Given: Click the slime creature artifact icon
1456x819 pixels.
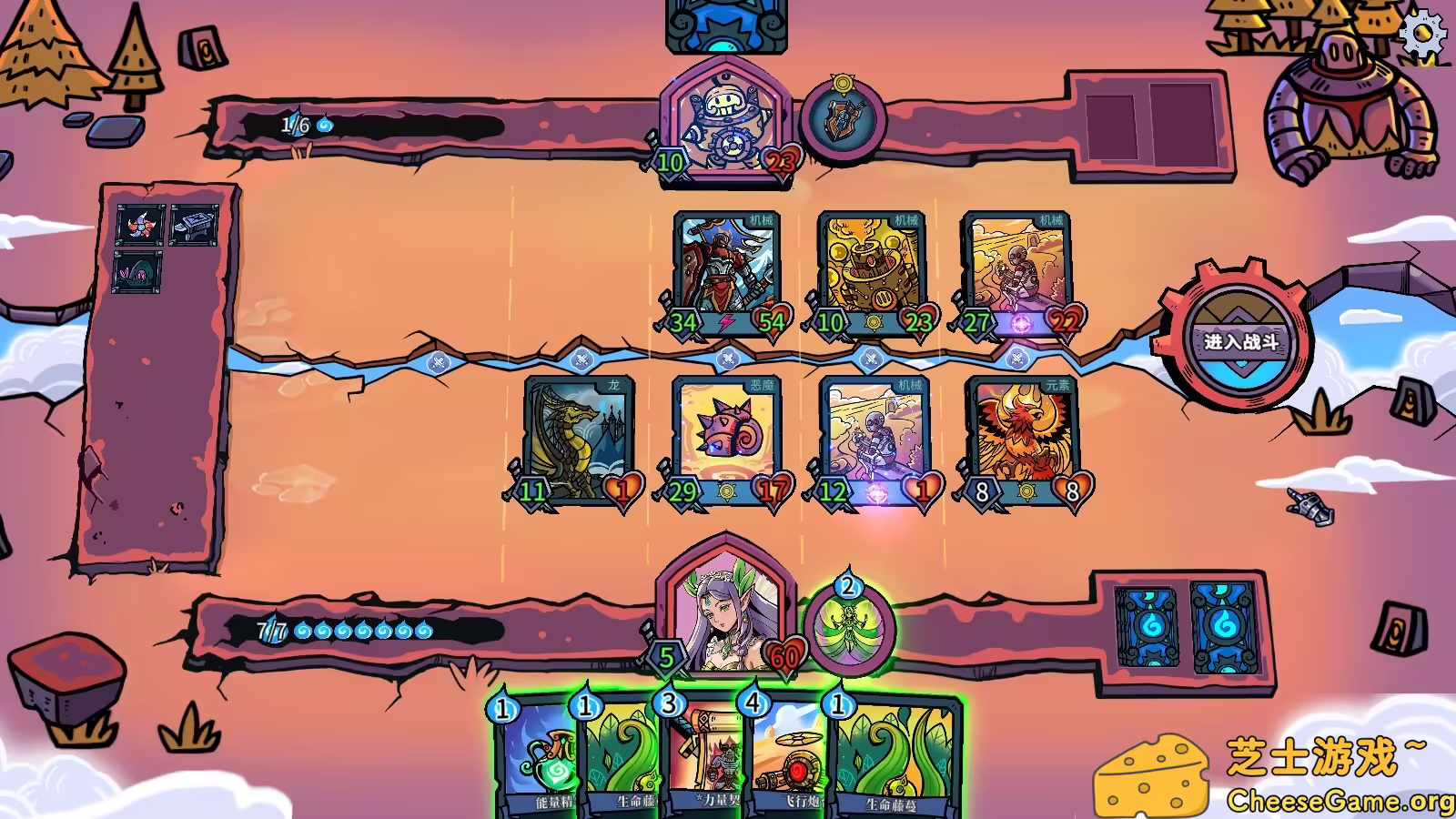Looking at the screenshot, I should (136, 273).
